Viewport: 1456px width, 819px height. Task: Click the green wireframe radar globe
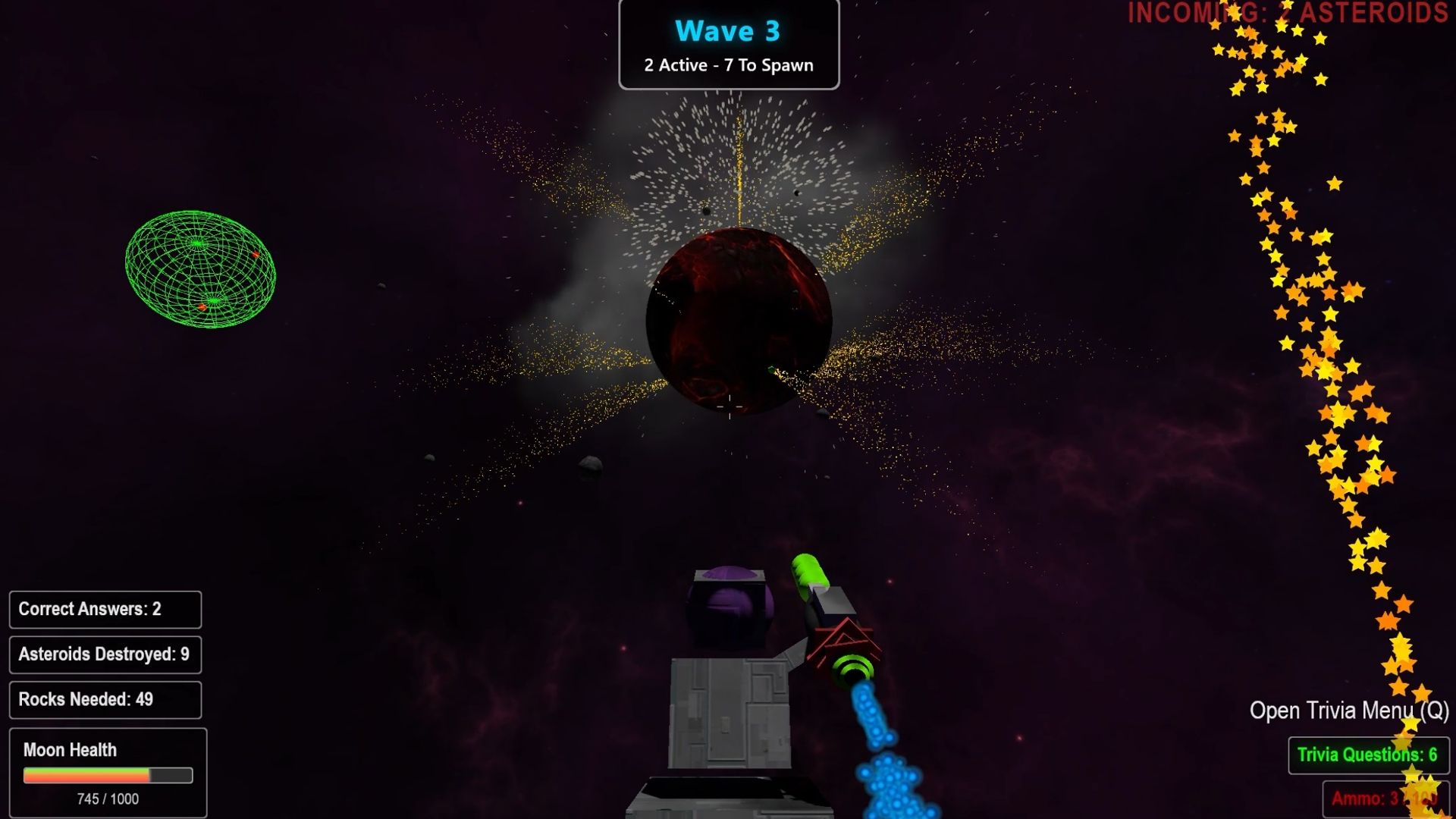click(x=200, y=269)
